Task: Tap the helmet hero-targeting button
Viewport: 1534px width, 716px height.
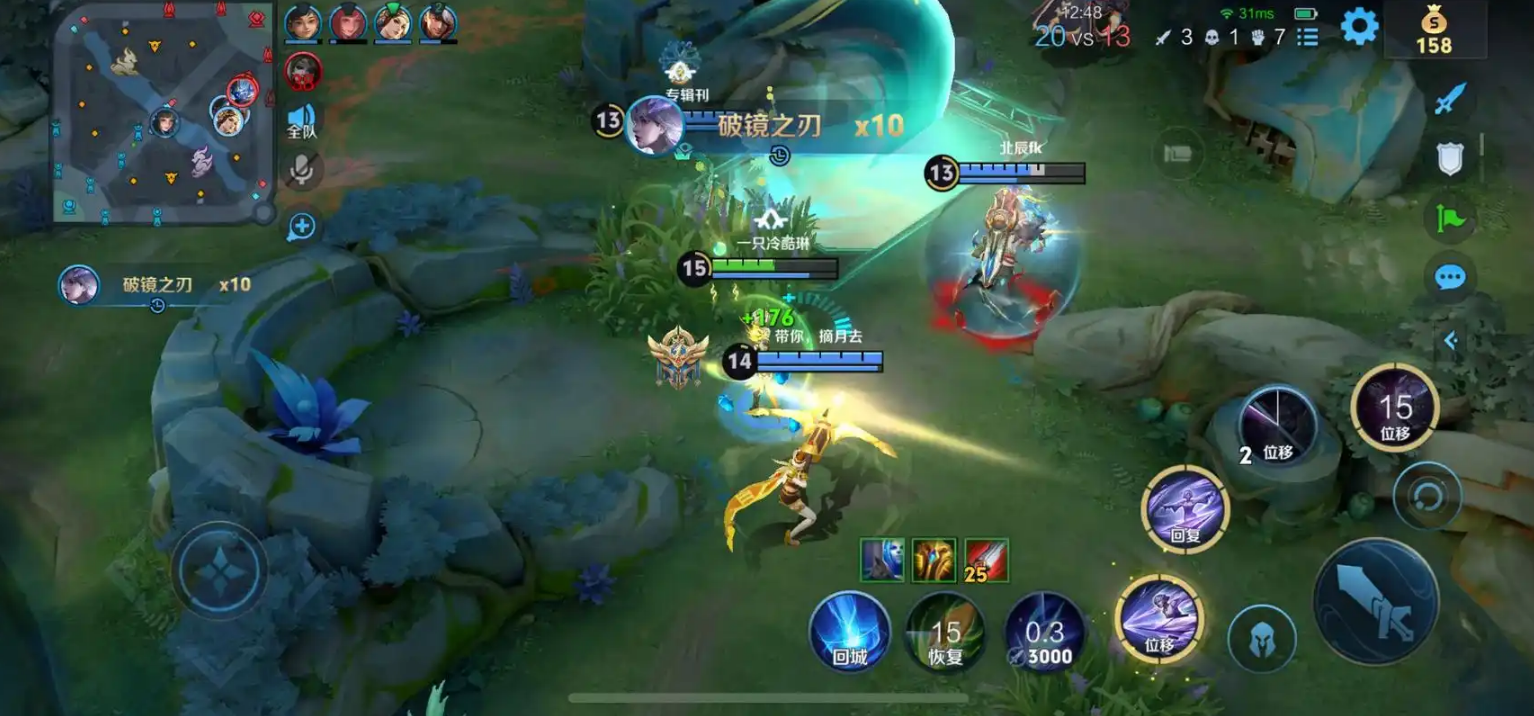Action: 1262,637
